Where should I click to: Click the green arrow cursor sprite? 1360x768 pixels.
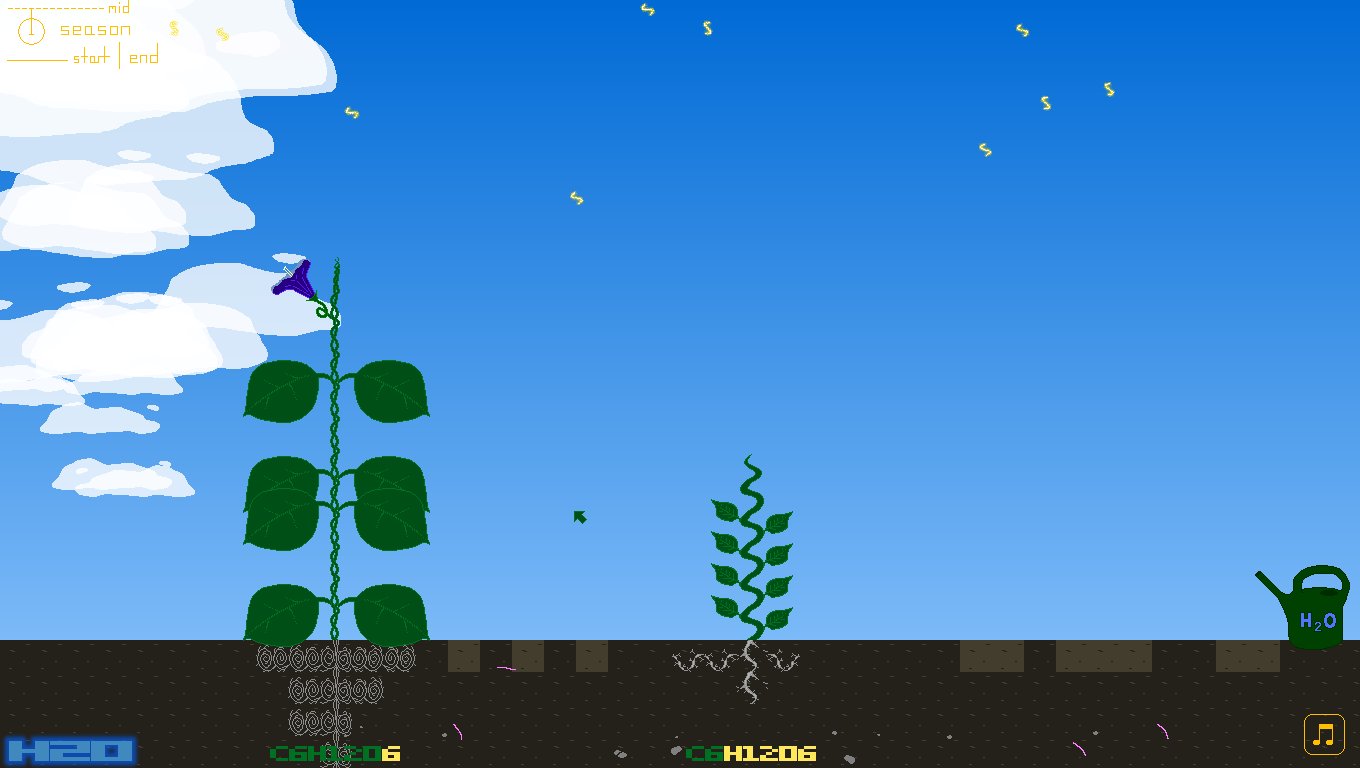pos(579,516)
